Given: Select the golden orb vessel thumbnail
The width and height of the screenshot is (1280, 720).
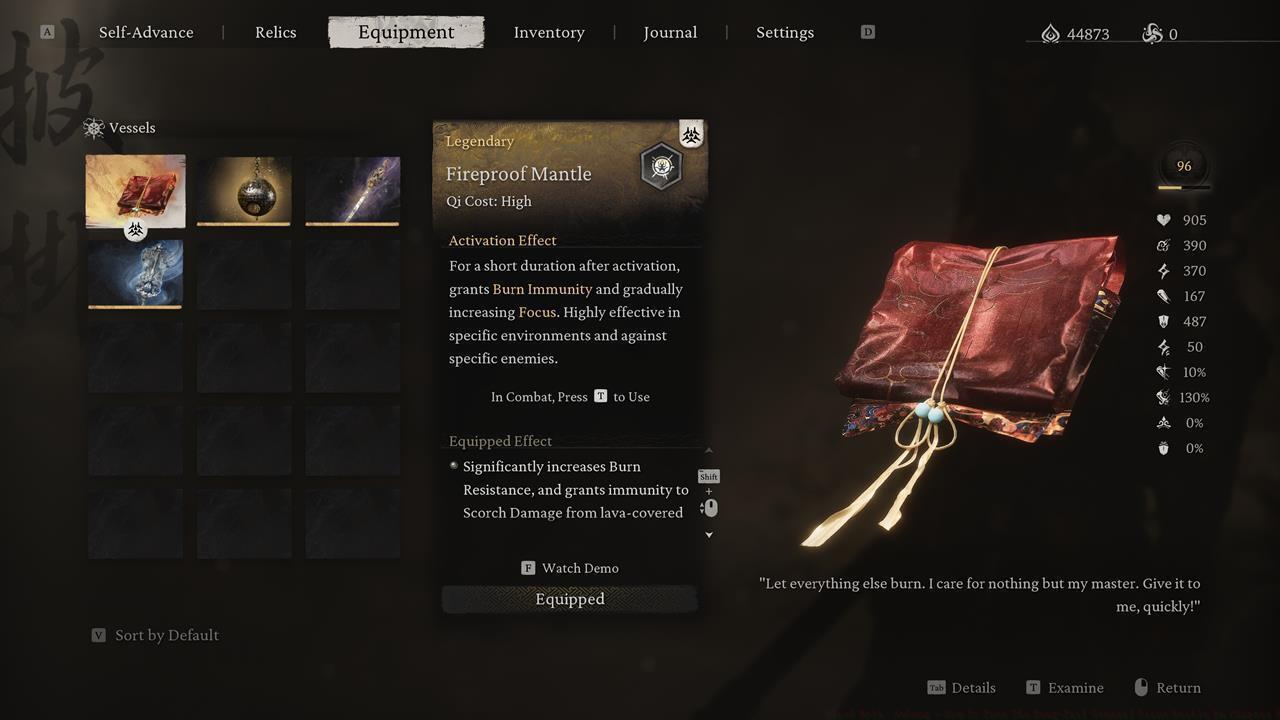Looking at the screenshot, I should (244, 190).
